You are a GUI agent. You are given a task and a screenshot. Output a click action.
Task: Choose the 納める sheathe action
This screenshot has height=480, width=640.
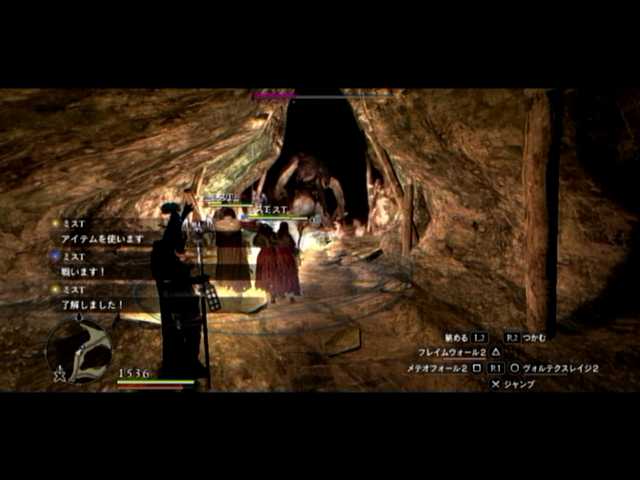(x=456, y=338)
